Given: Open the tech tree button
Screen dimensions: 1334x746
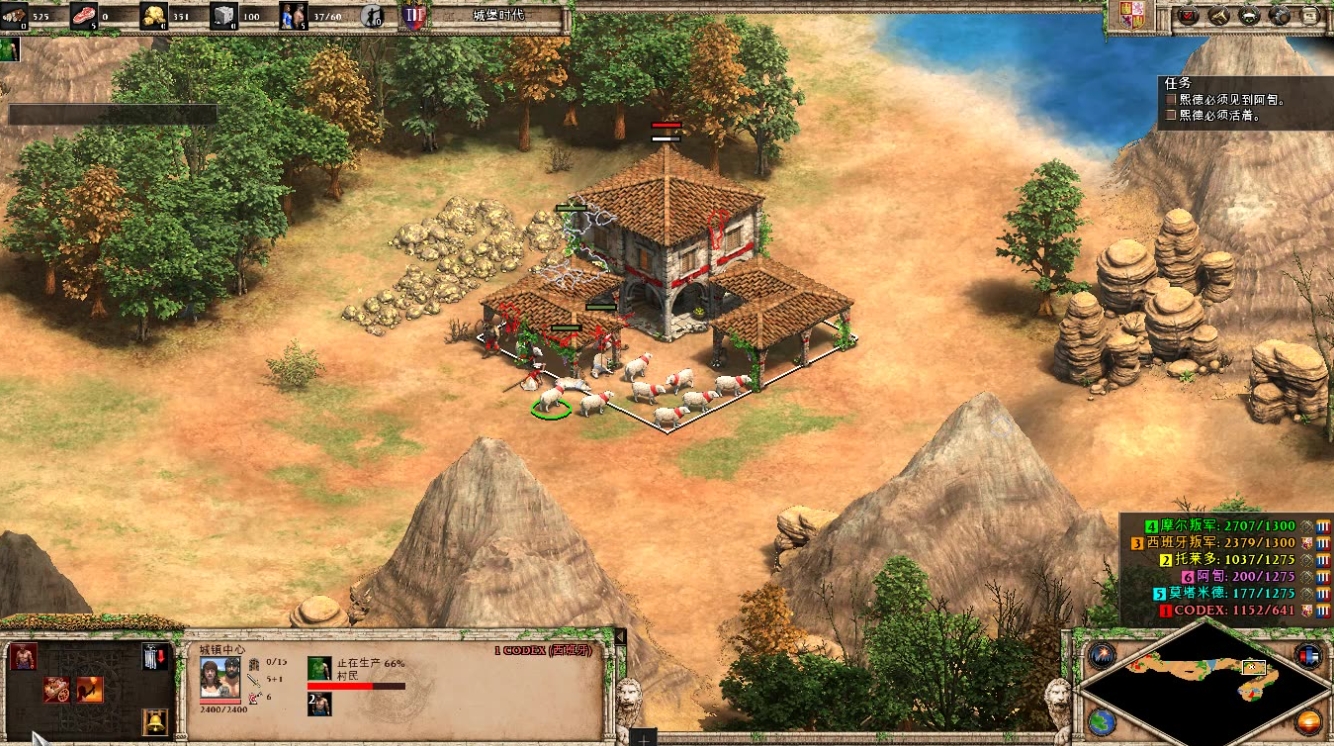Looking at the screenshot, I should point(1249,15).
